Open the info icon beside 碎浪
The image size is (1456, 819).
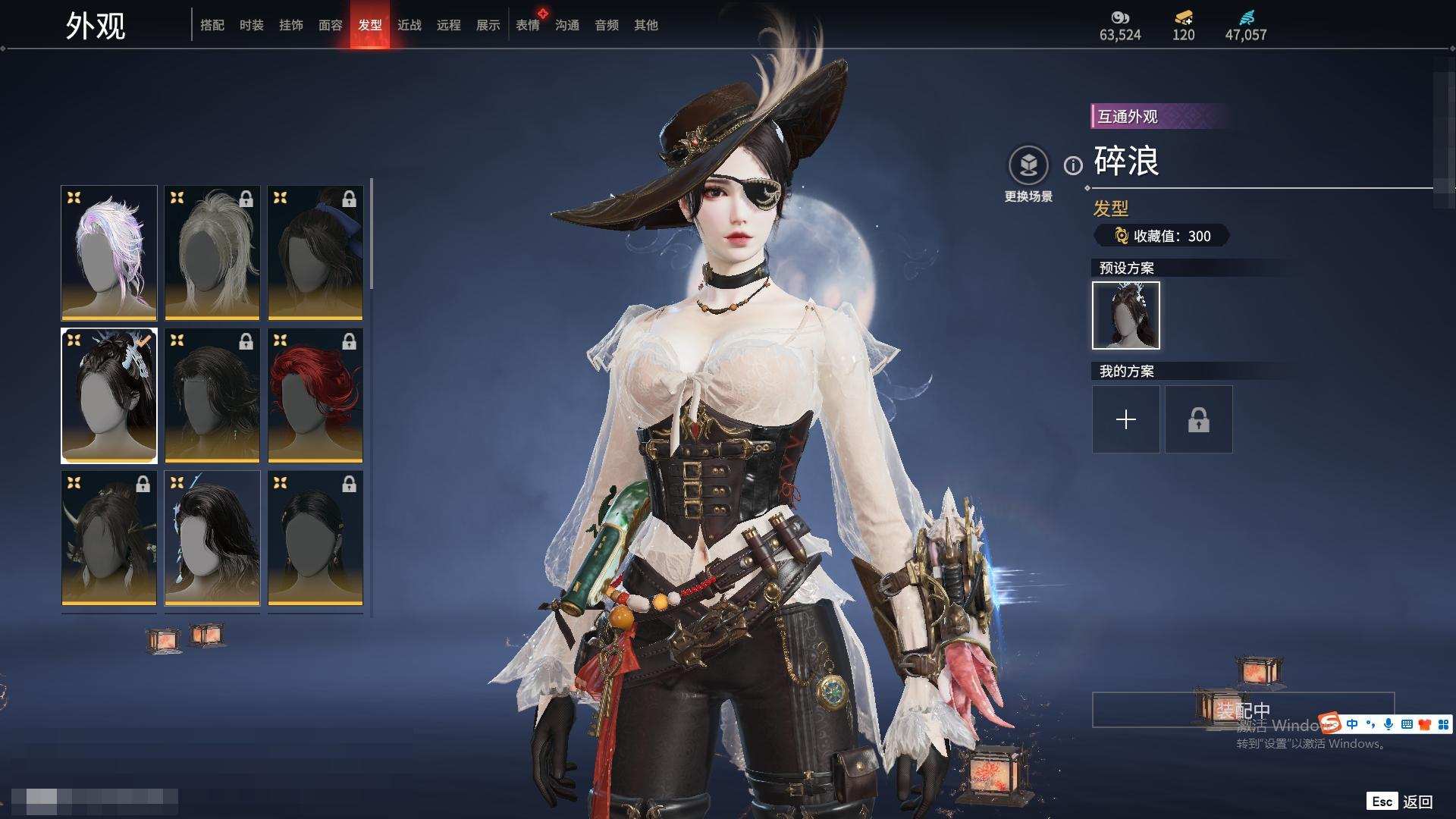point(1073,165)
